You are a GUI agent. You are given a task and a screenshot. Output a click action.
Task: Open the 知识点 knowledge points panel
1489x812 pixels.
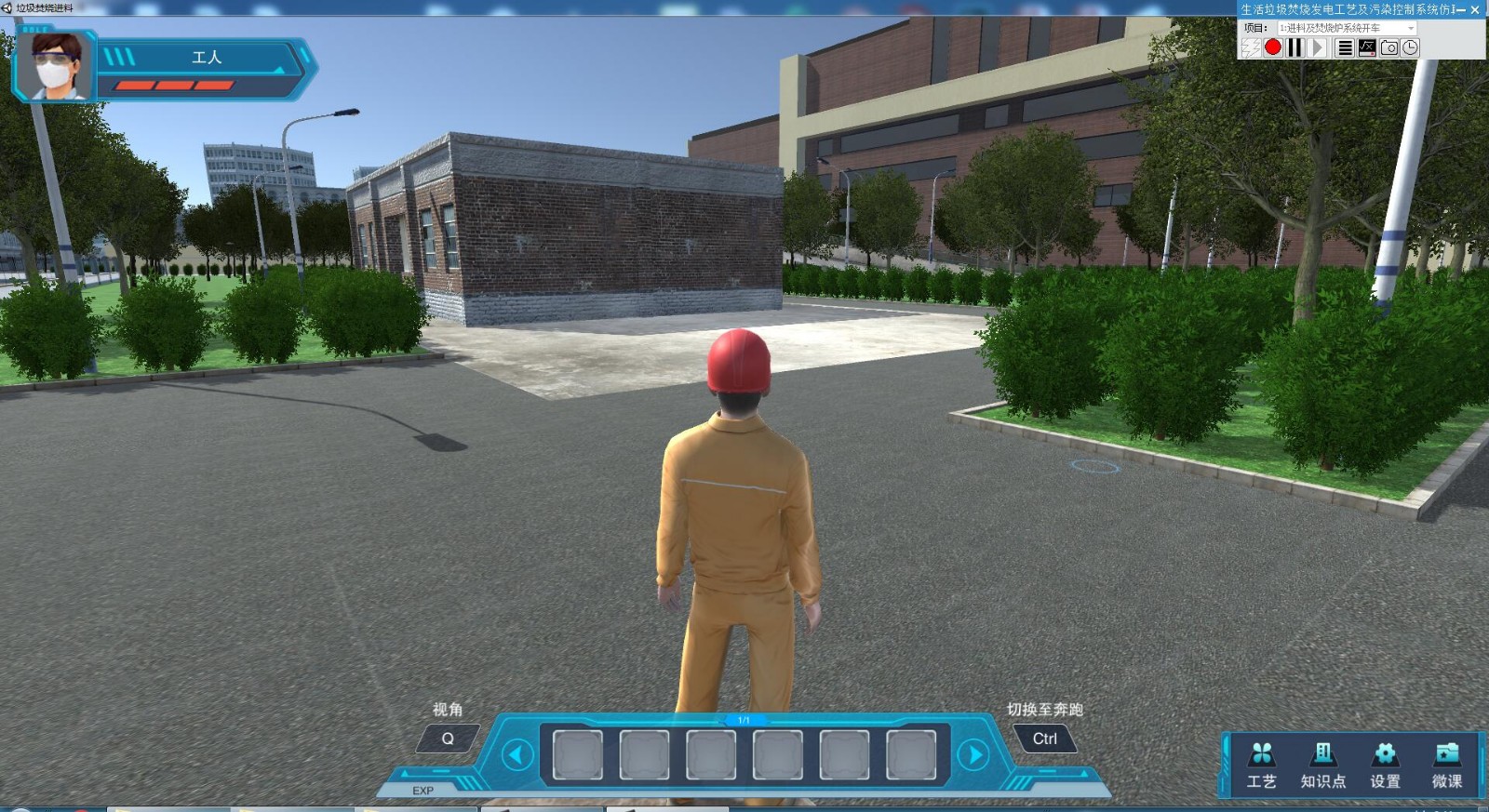[1322, 765]
